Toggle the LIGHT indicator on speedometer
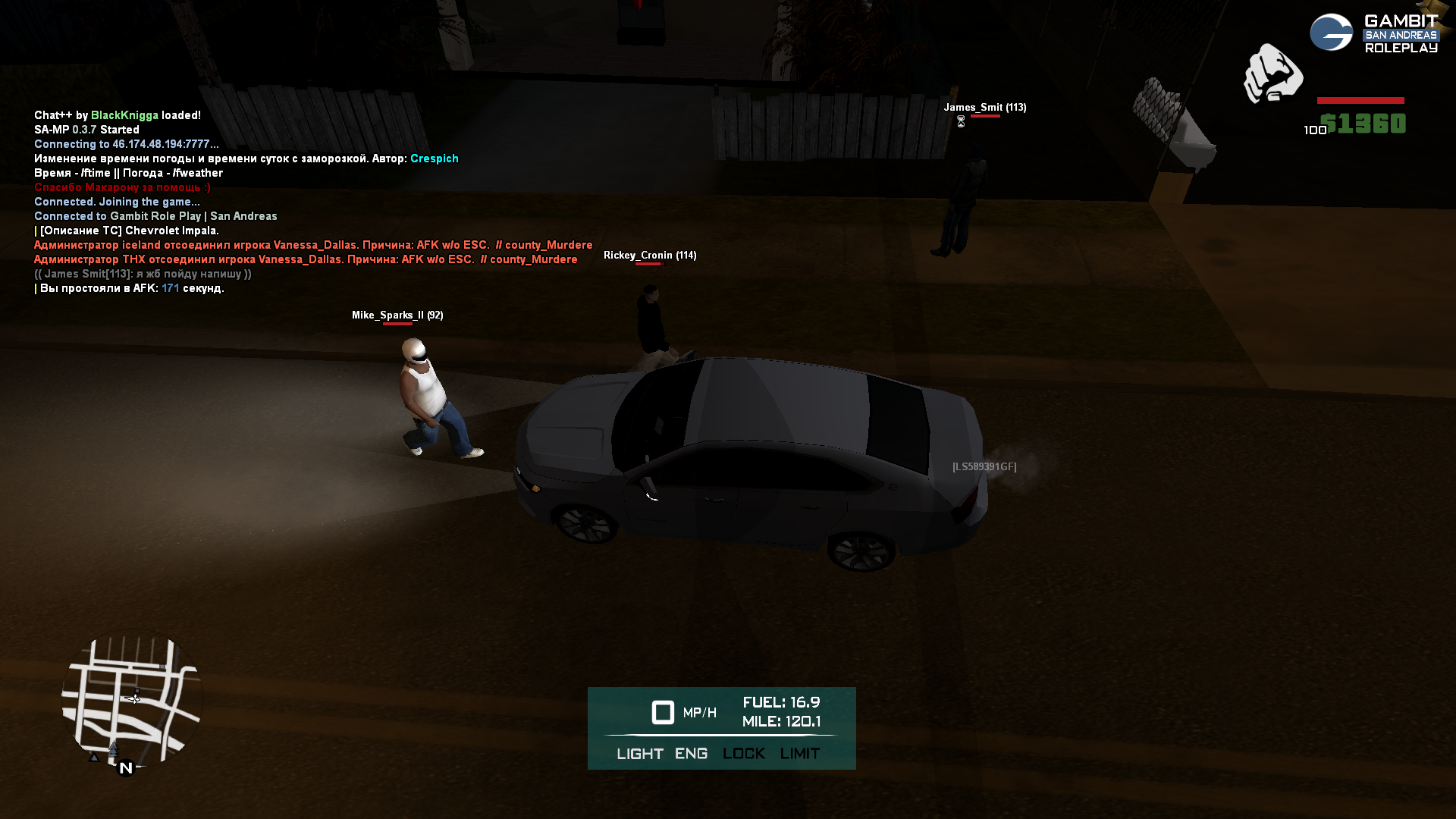The width and height of the screenshot is (1456, 819). click(x=639, y=754)
